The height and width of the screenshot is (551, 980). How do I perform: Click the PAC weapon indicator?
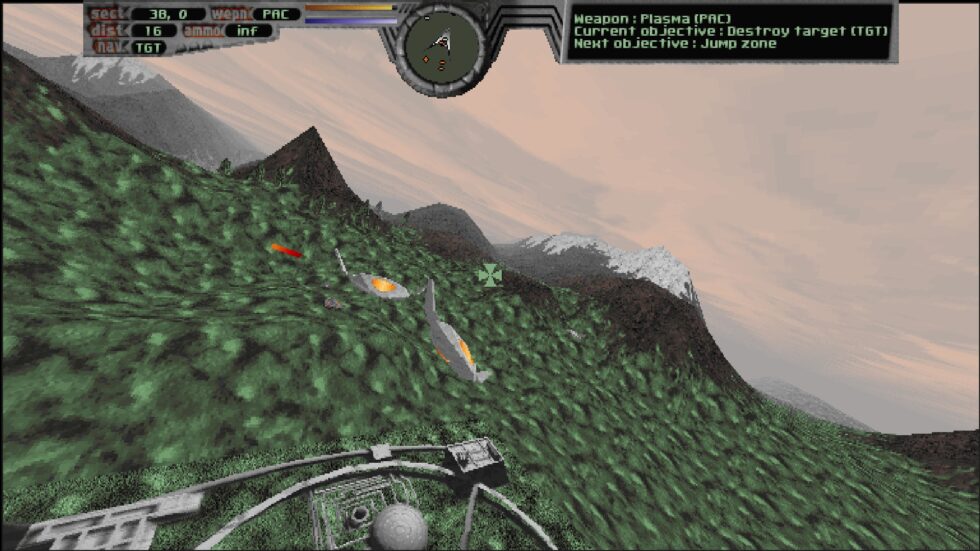click(274, 14)
